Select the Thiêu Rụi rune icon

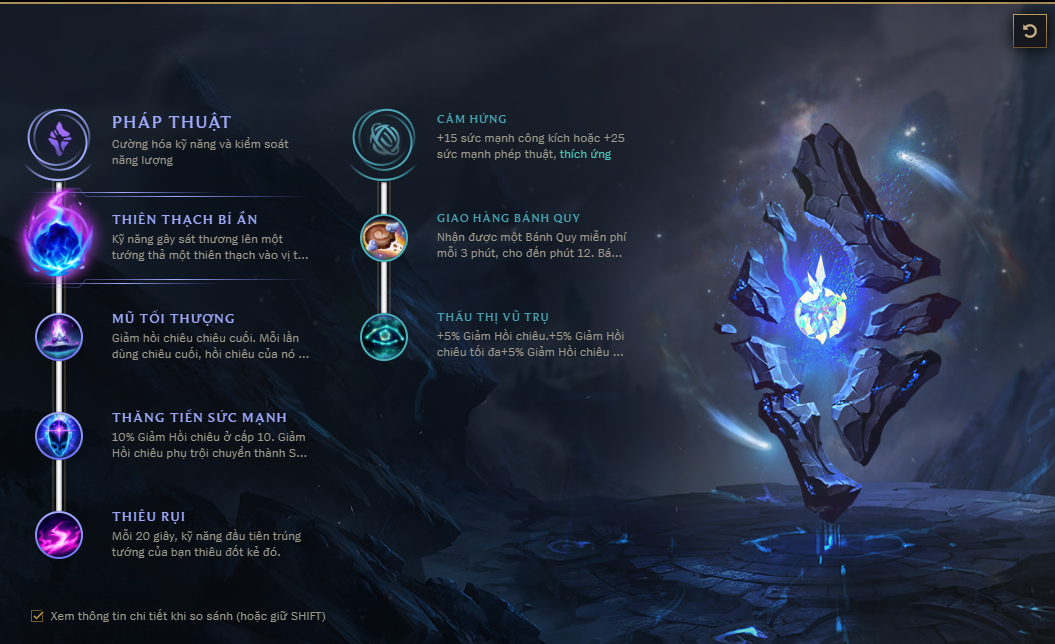(59, 534)
